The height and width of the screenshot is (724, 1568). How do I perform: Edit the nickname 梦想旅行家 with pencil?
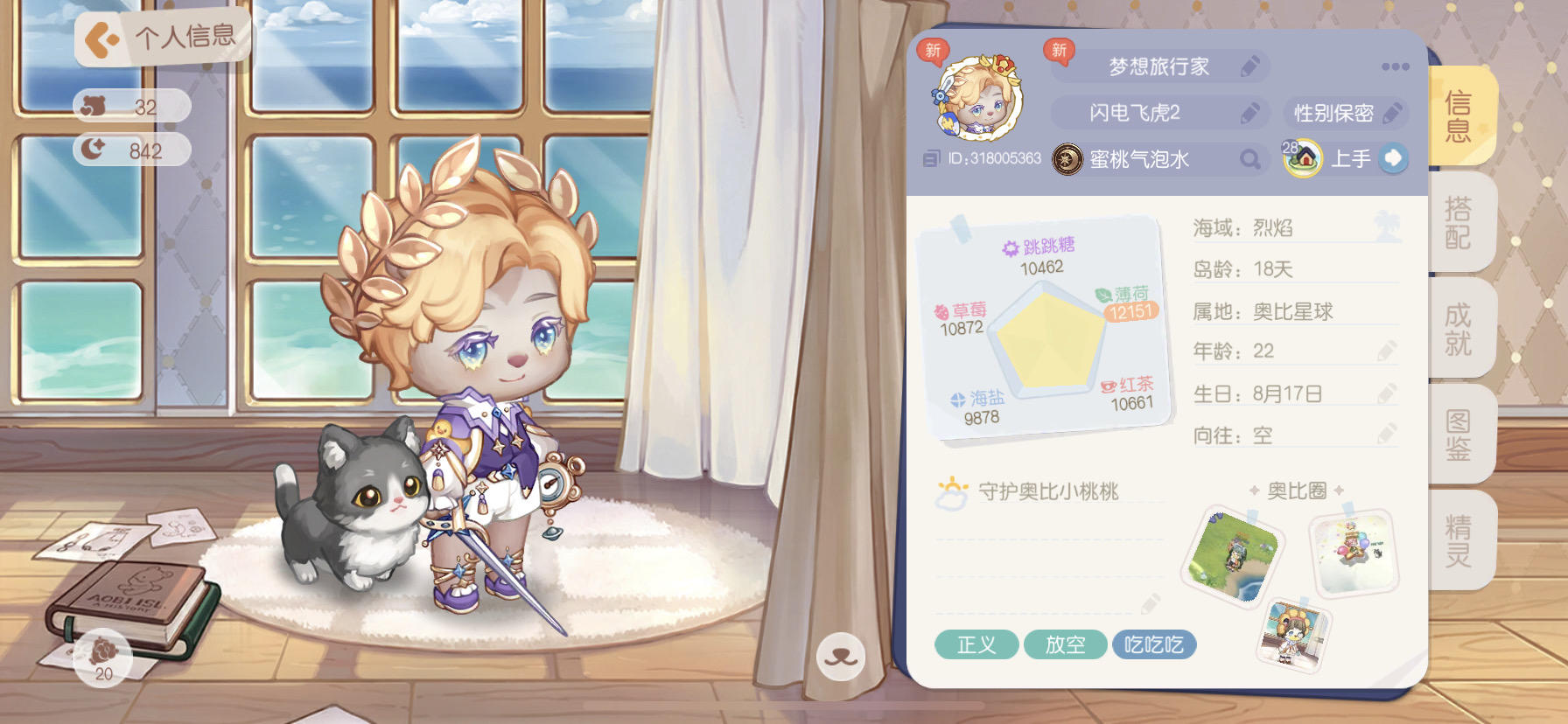tap(1249, 66)
